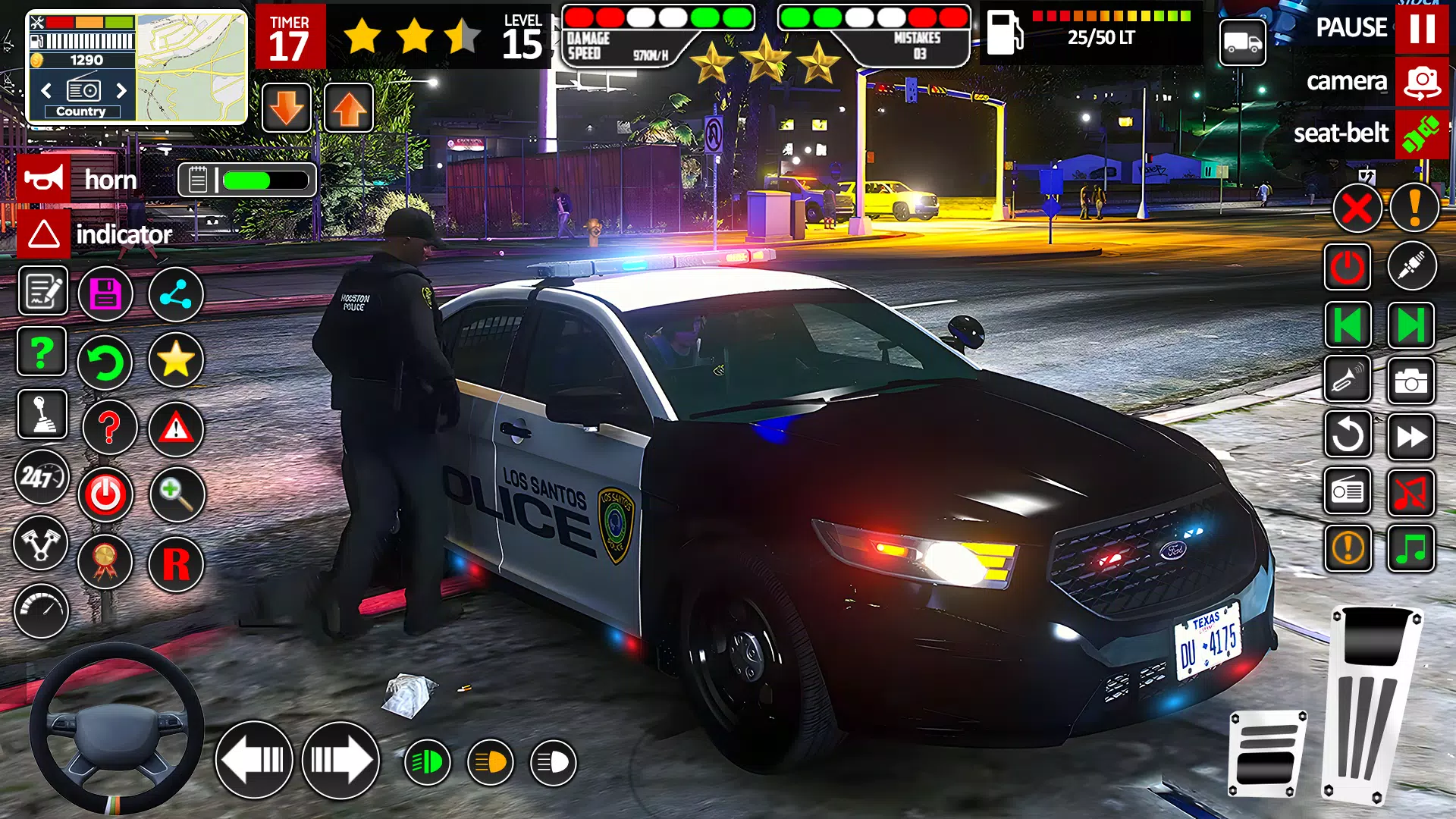Step on the accelerator pedal

tap(1371, 705)
